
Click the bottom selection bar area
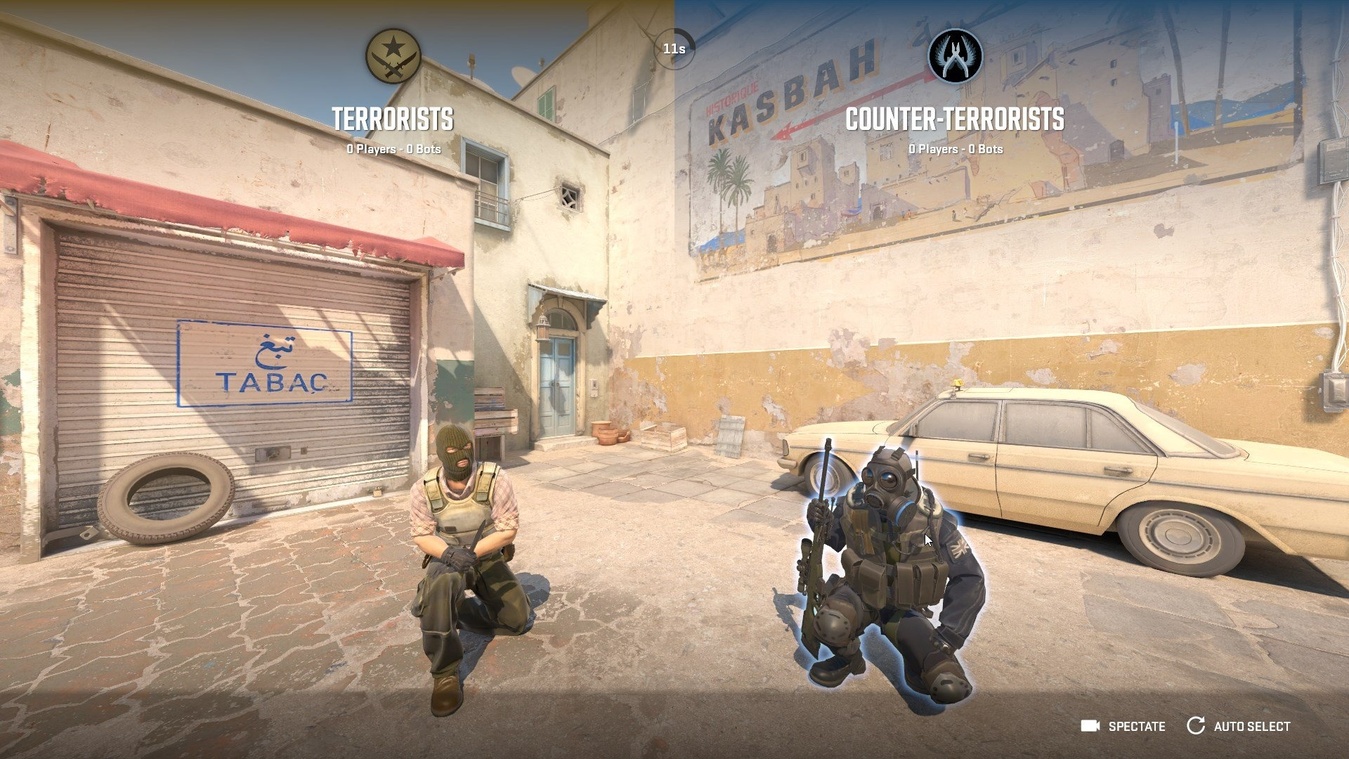click(675, 725)
